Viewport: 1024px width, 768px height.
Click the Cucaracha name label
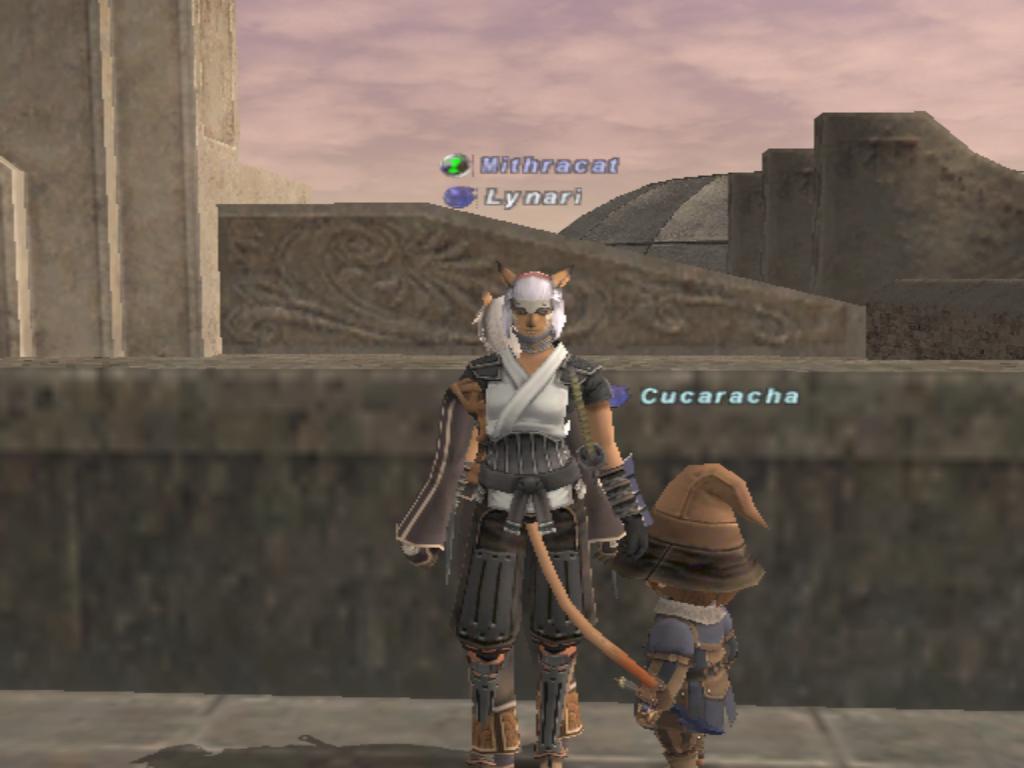tap(719, 396)
